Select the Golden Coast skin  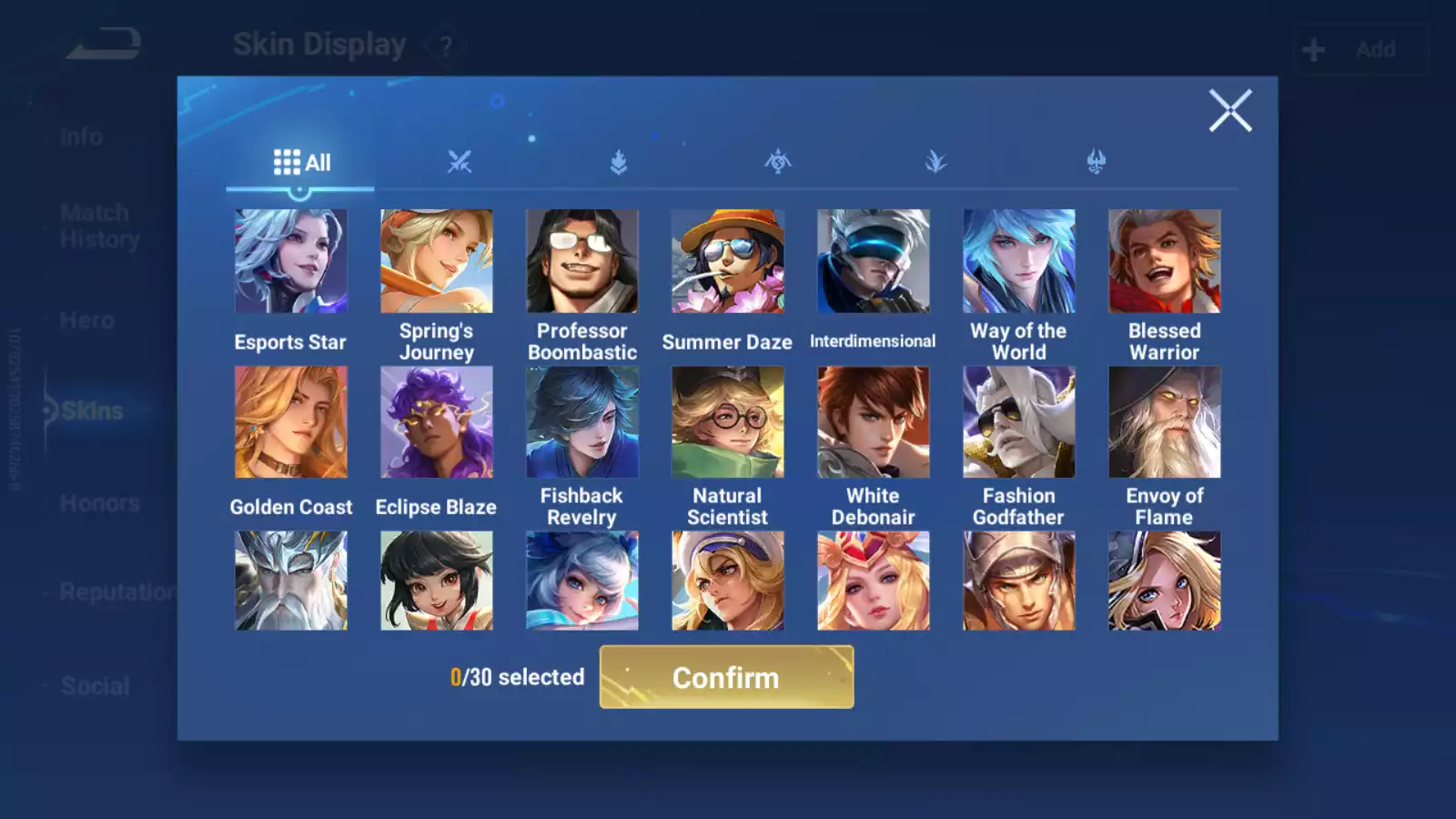291,422
